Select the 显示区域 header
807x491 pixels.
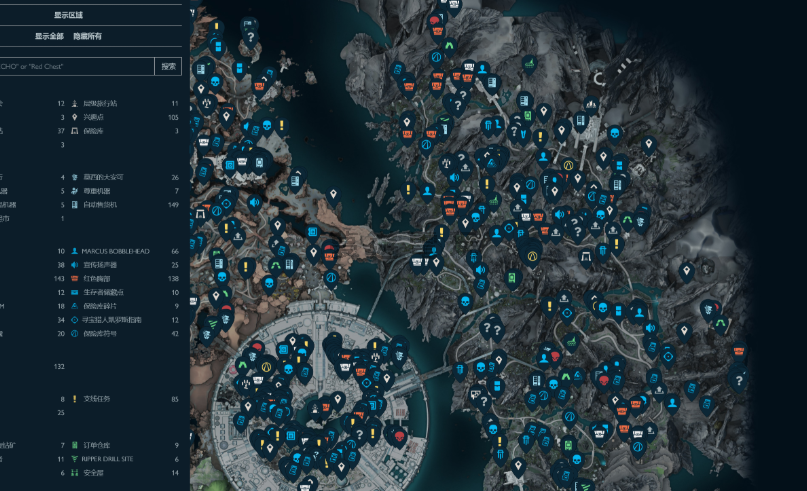(x=69, y=15)
